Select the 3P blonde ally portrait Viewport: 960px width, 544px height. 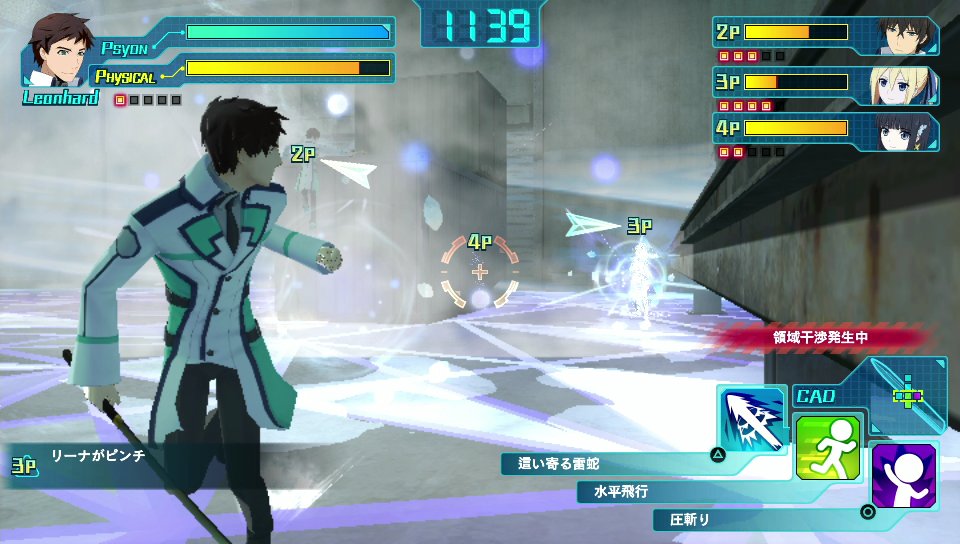[x=908, y=84]
